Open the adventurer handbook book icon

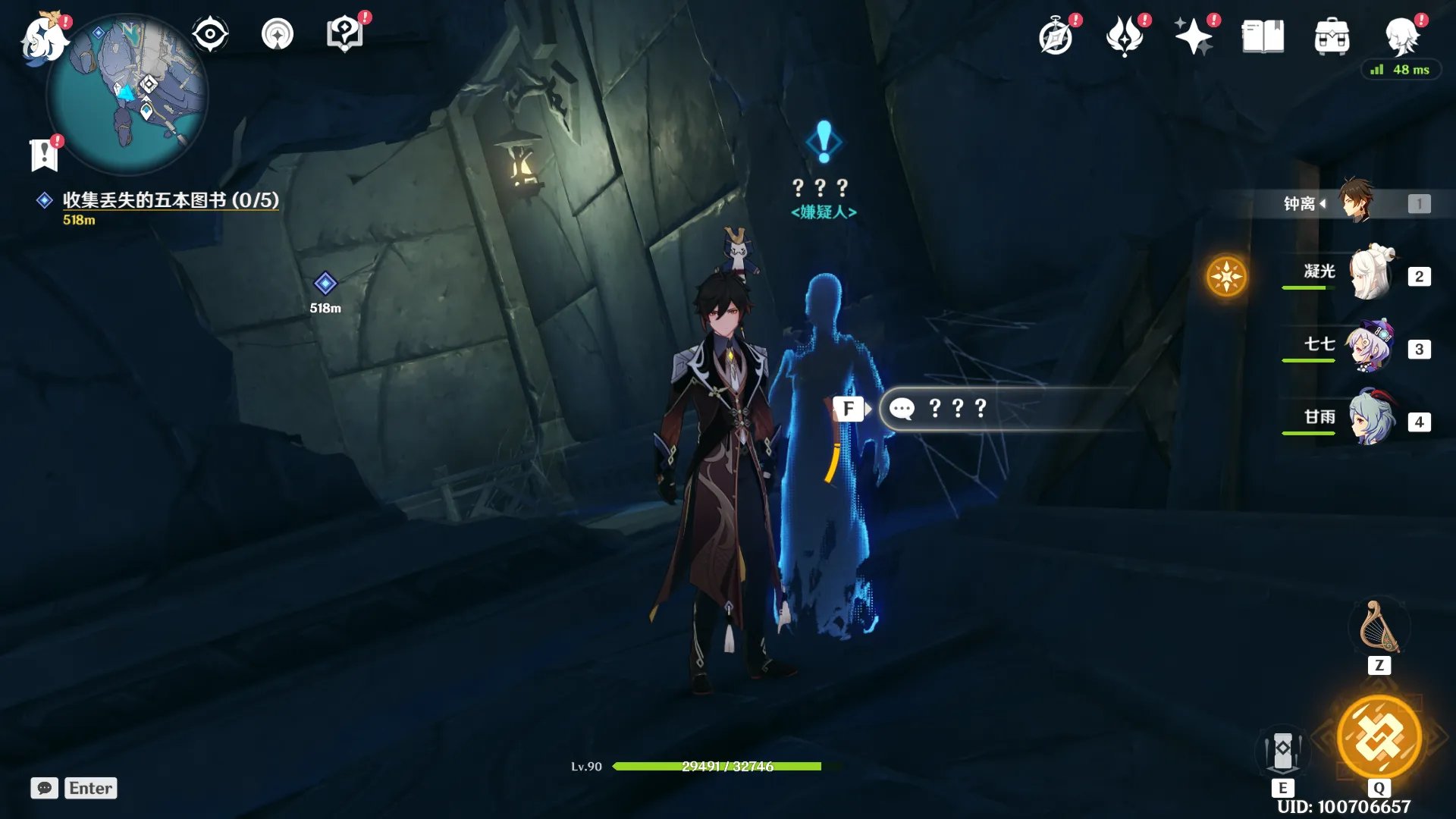click(1263, 36)
